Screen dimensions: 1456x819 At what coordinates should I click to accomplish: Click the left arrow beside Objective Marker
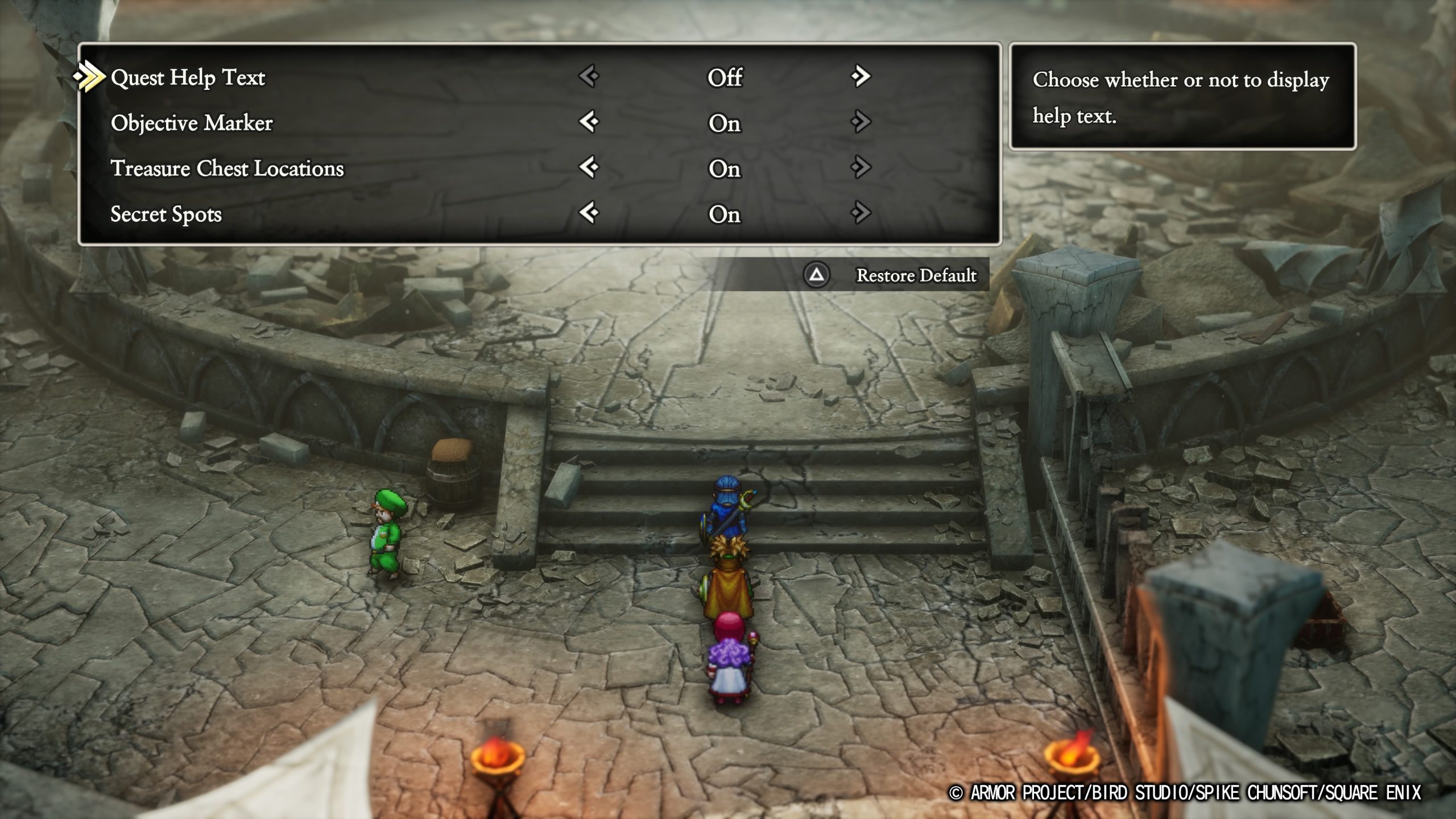click(589, 124)
